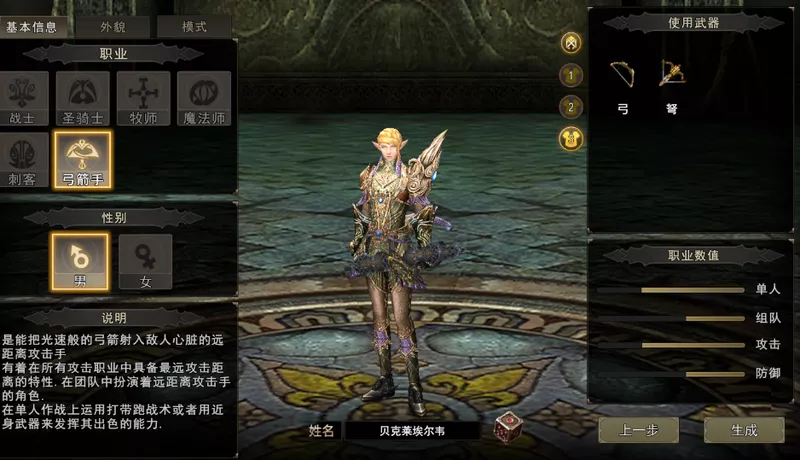Switch to the 外貌 appearance tab
800x460 pixels.
[x=114, y=28]
